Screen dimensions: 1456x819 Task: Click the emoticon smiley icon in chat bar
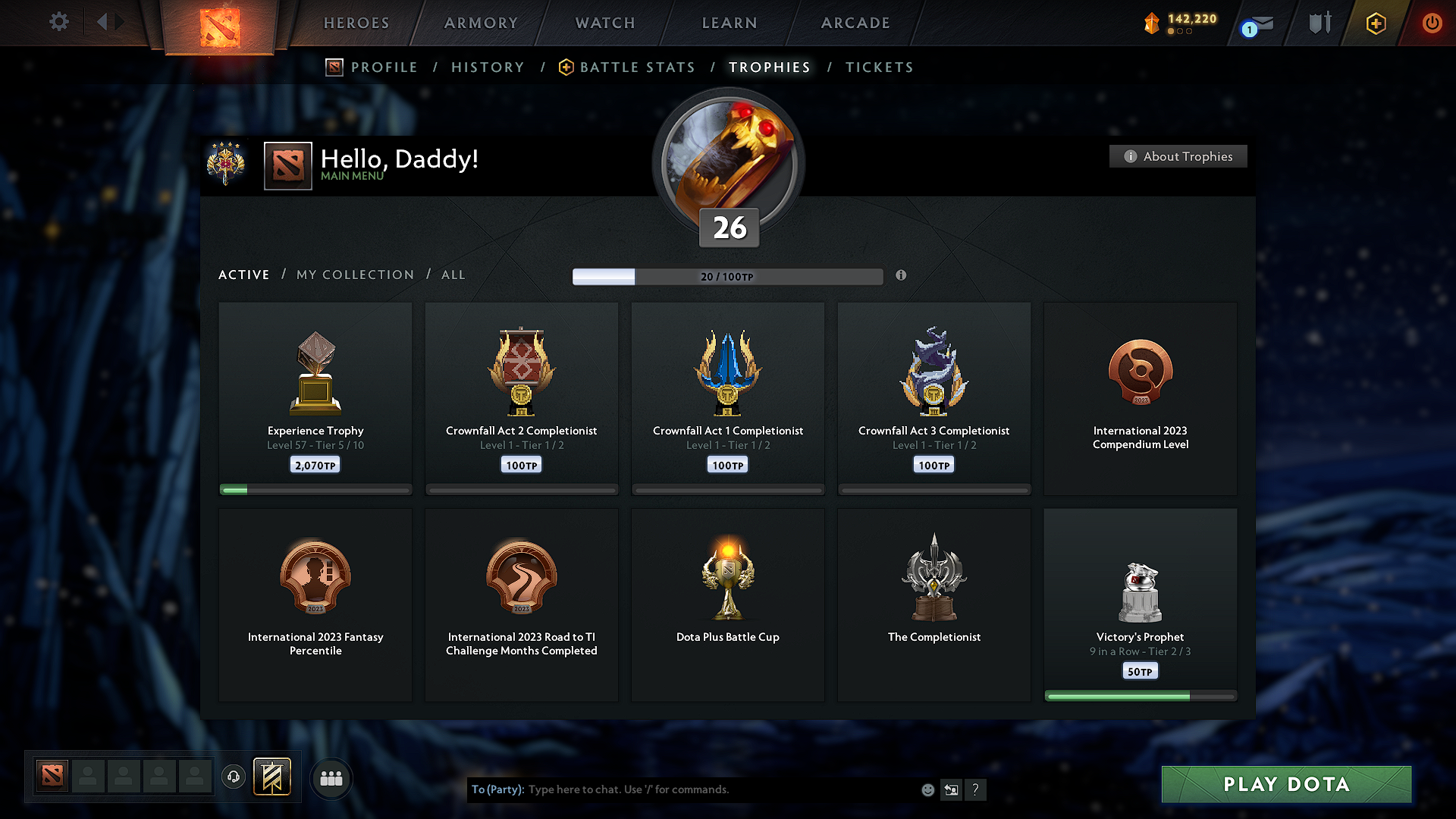[x=927, y=789]
